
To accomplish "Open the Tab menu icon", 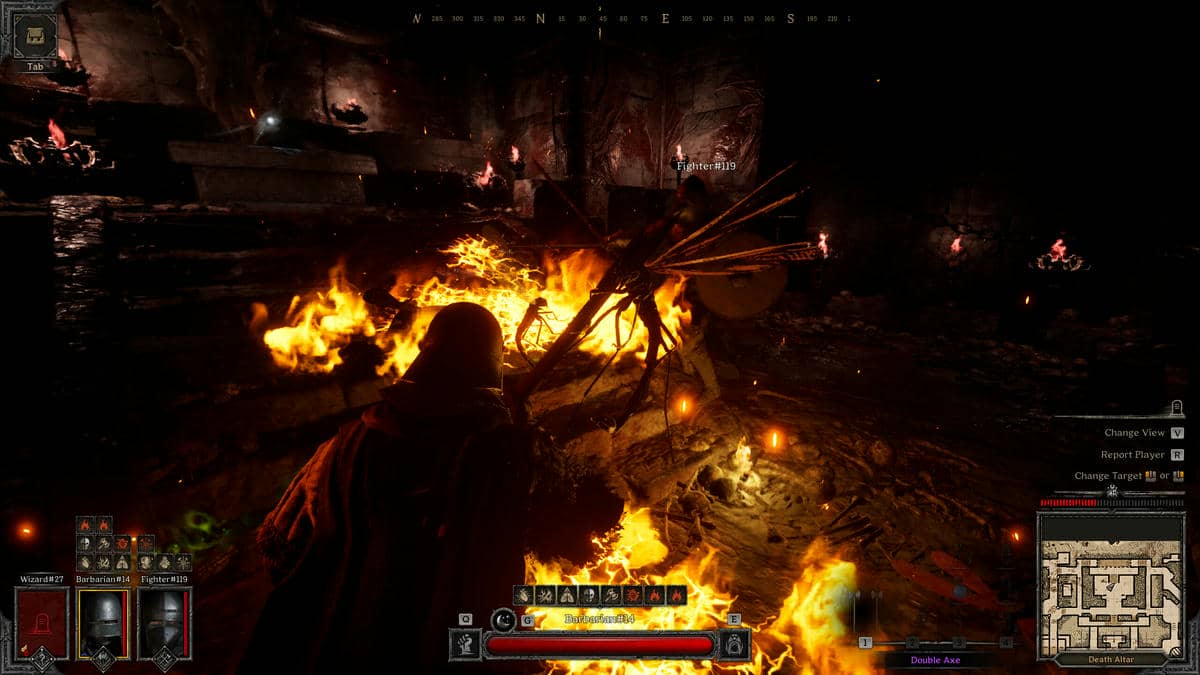I will pos(35,36).
